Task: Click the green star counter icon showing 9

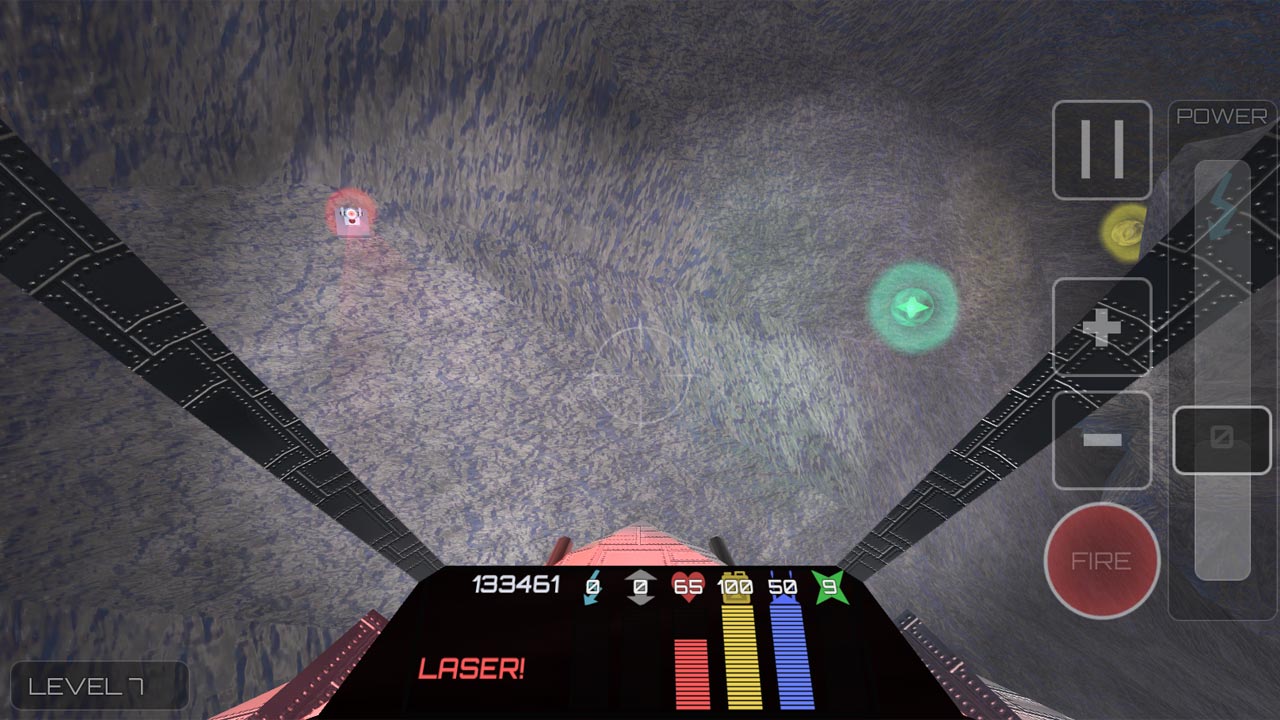Action: pos(831,586)
